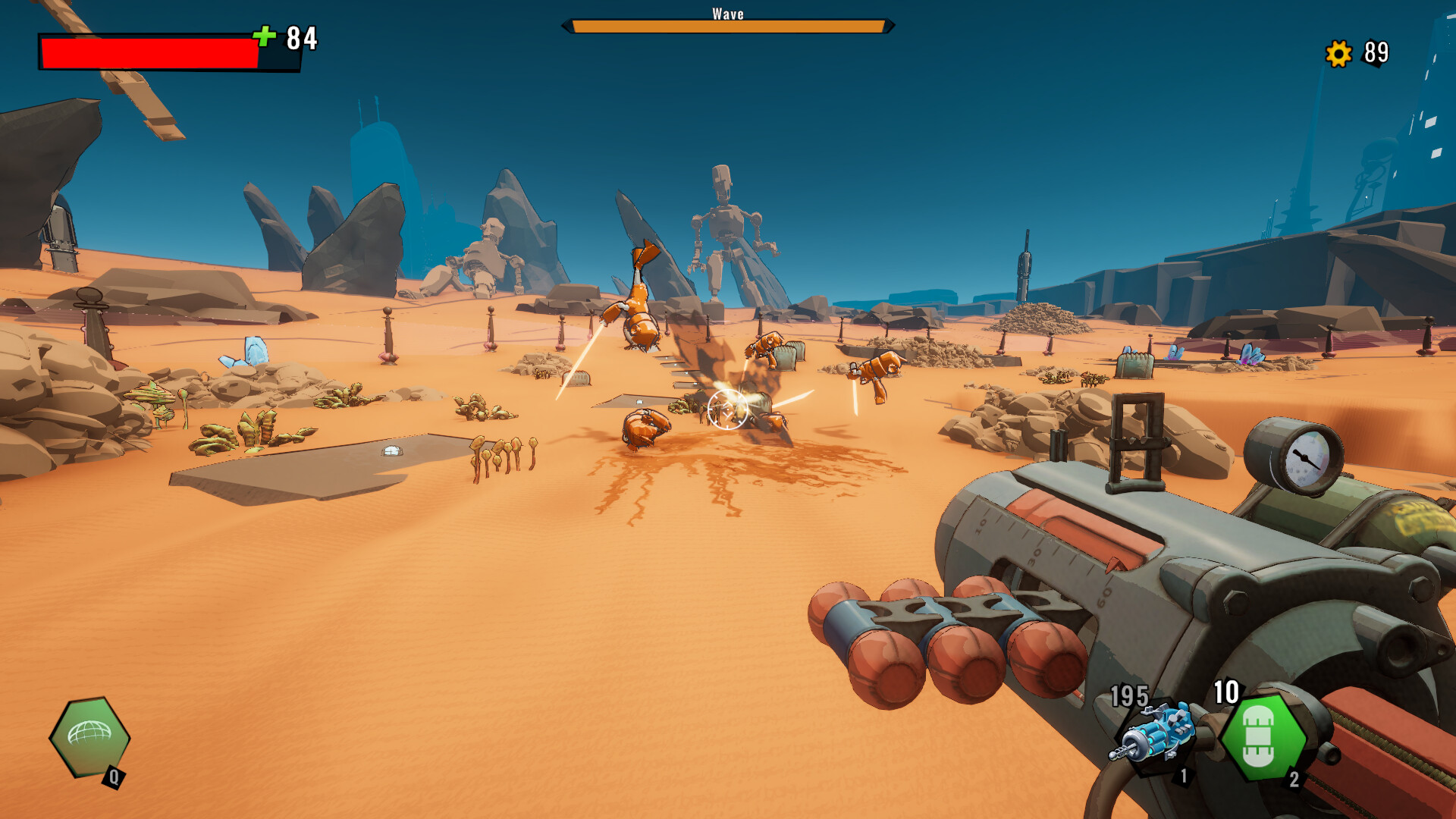Image resolution: width=1456 pixels, height=819 pixels.
Task: Click the crosshair at screen center
Action: (x=730, y=409)
